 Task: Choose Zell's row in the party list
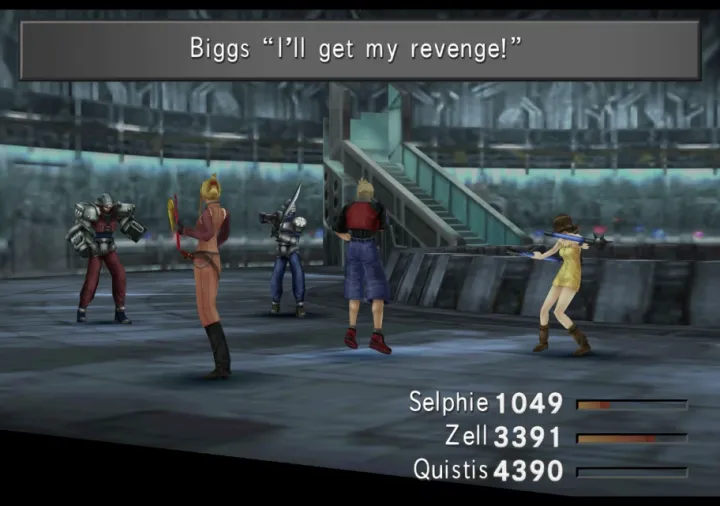[x=467, y=437]
